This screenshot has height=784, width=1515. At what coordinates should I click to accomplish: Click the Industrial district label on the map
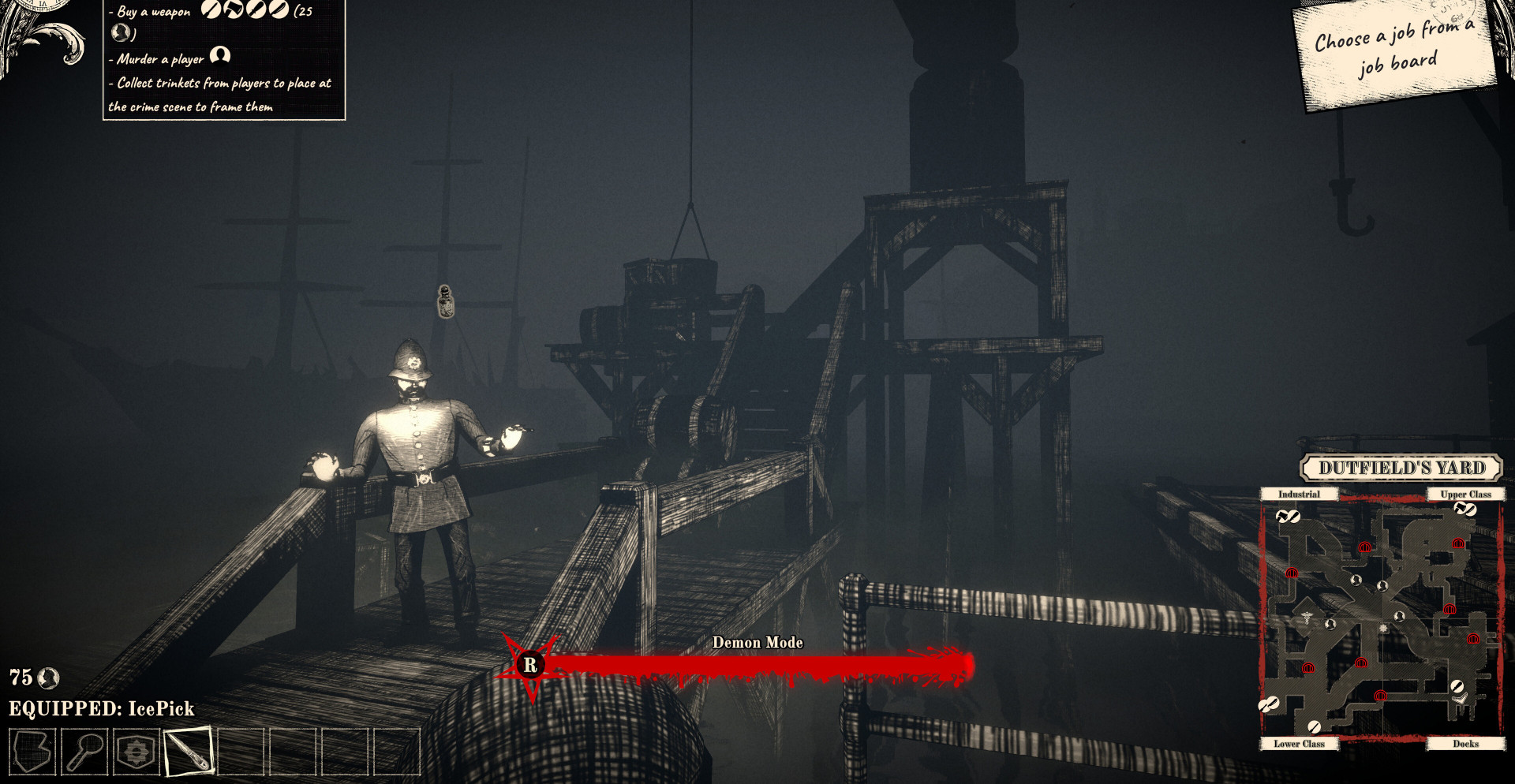[x=1299, y=495]
